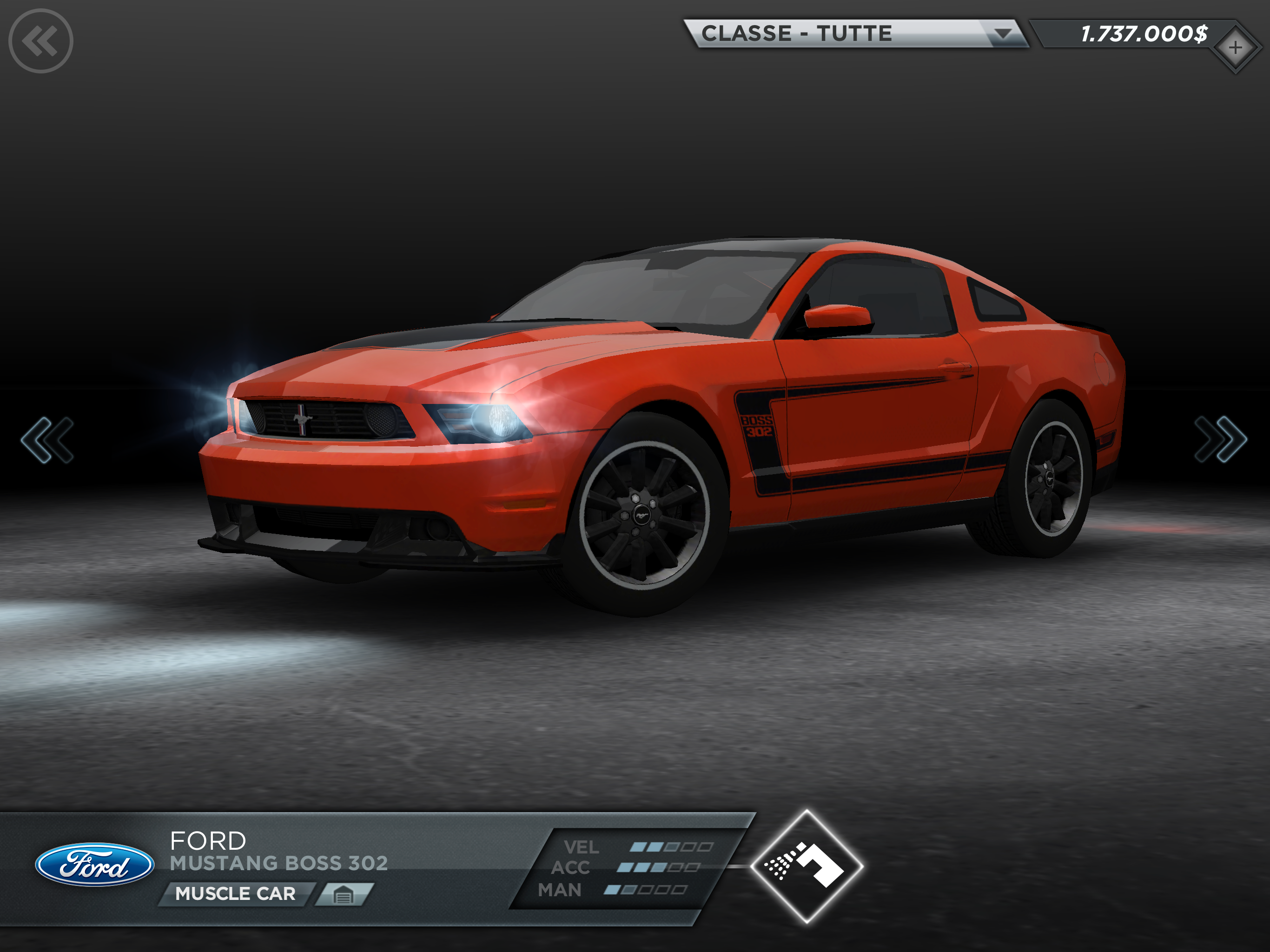Show the previous car with left arrows
This screenshot has height=952, width=1270.
point(47,440)
